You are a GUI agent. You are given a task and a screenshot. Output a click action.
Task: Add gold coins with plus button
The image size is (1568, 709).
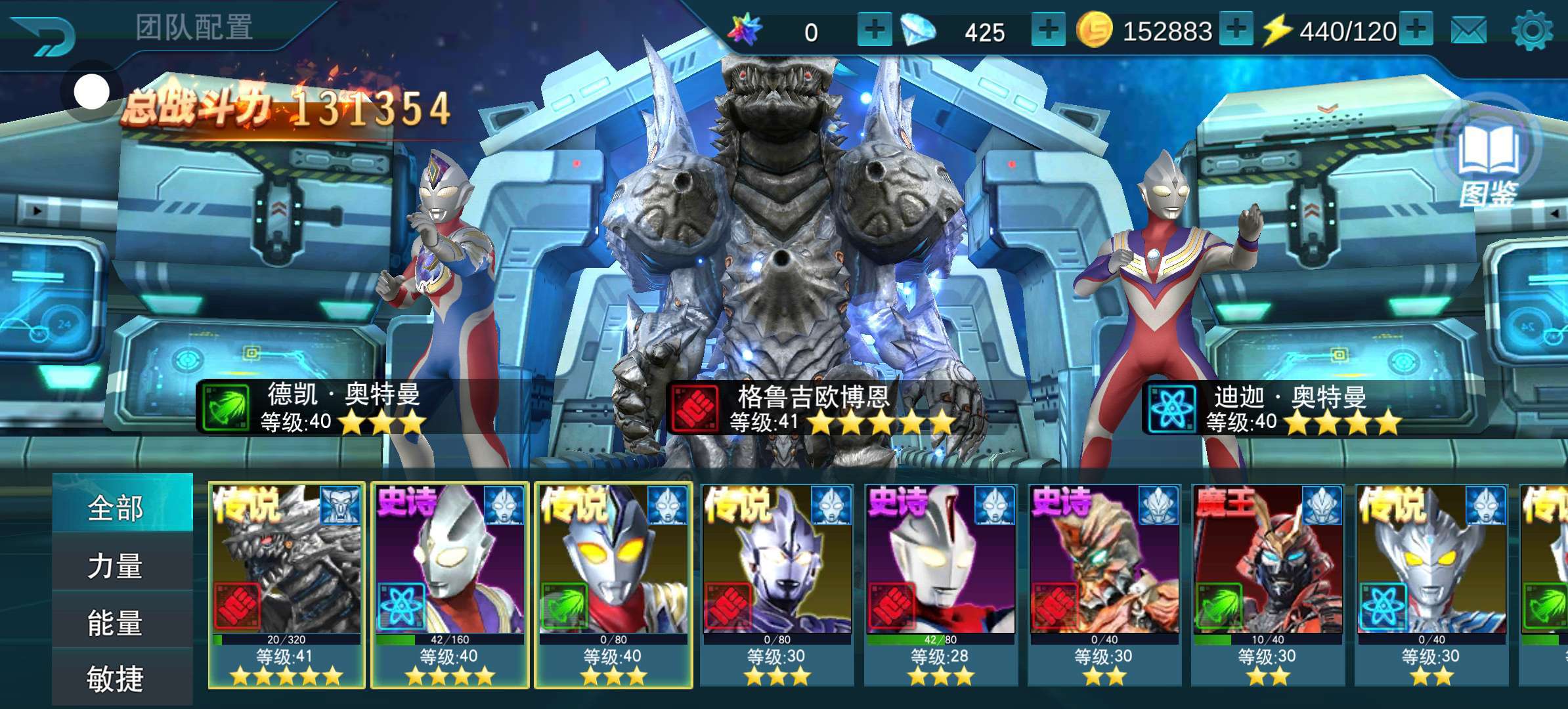click(1236, 30)
